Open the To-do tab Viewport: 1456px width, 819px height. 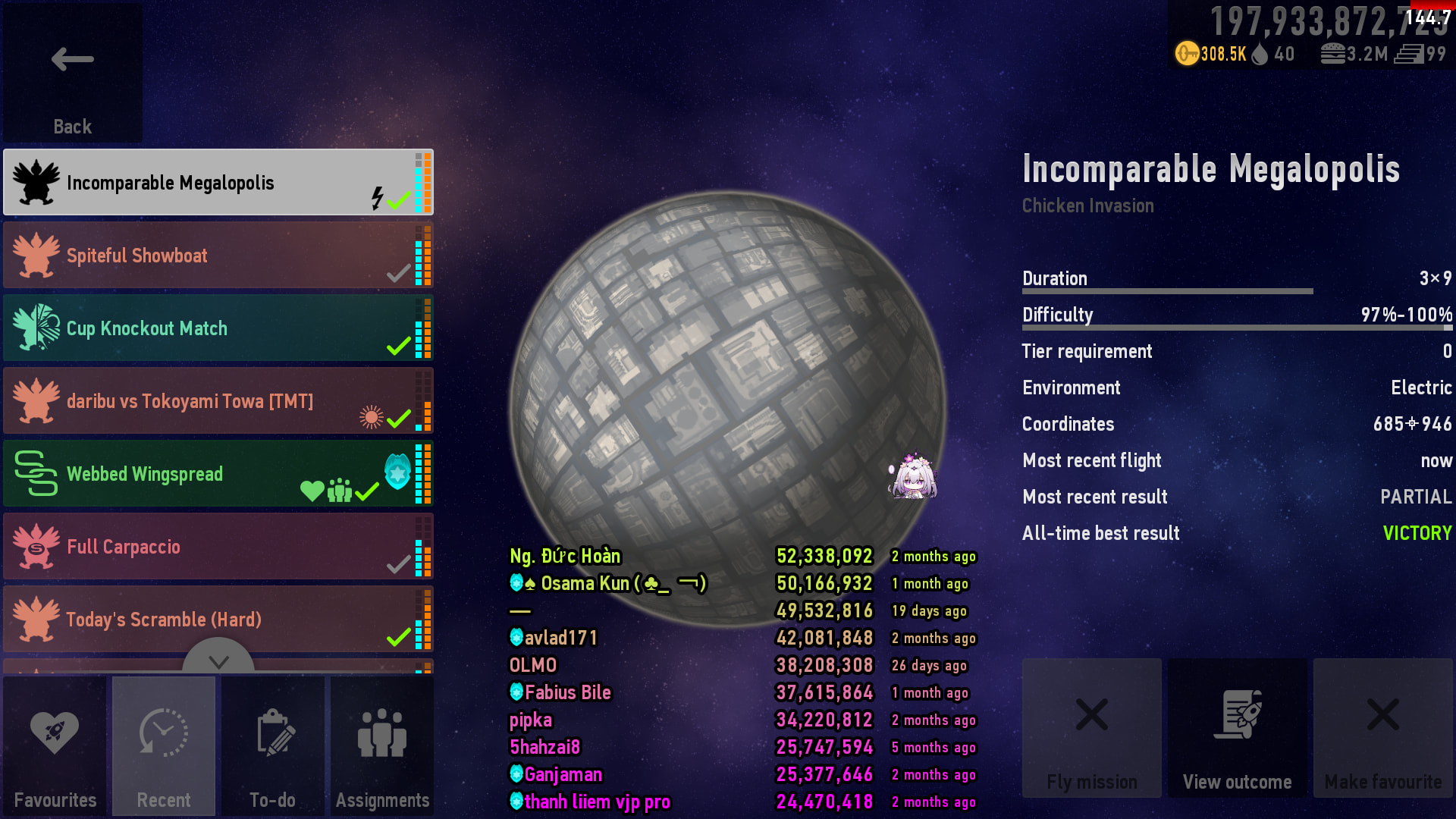[x=273, y=746]
